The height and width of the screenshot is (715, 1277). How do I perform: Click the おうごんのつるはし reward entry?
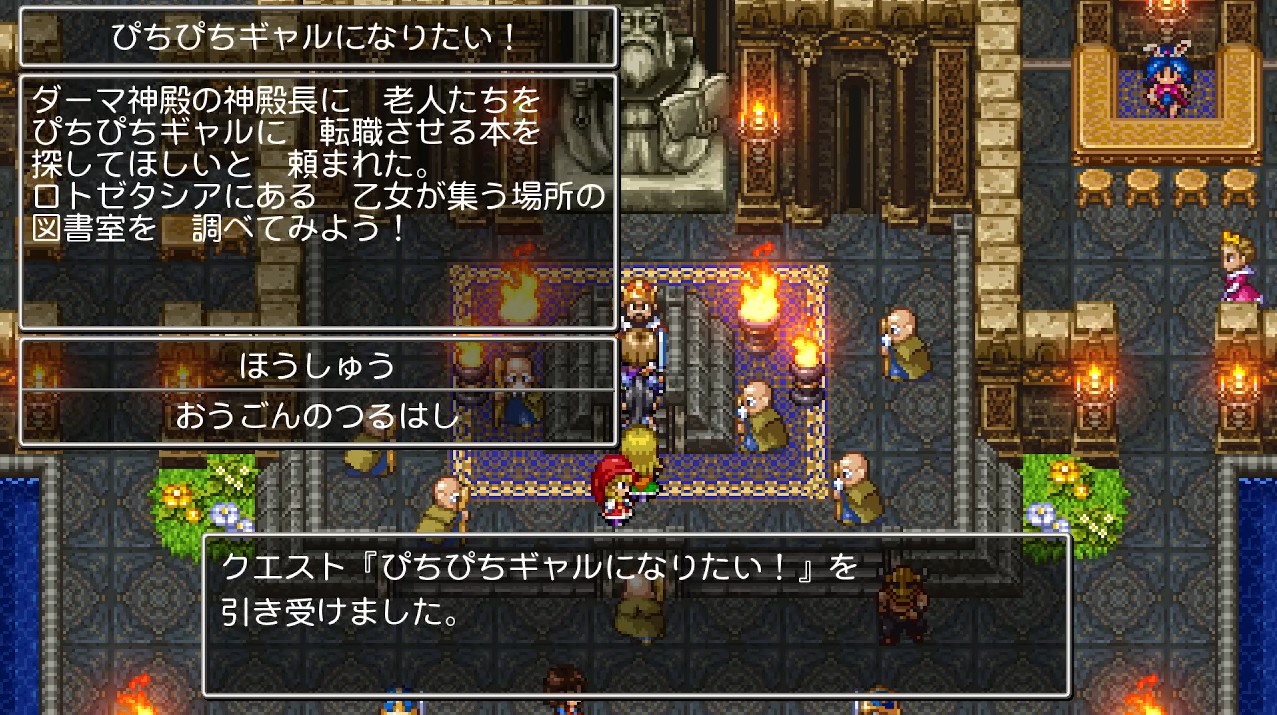(x=318, y=416)
